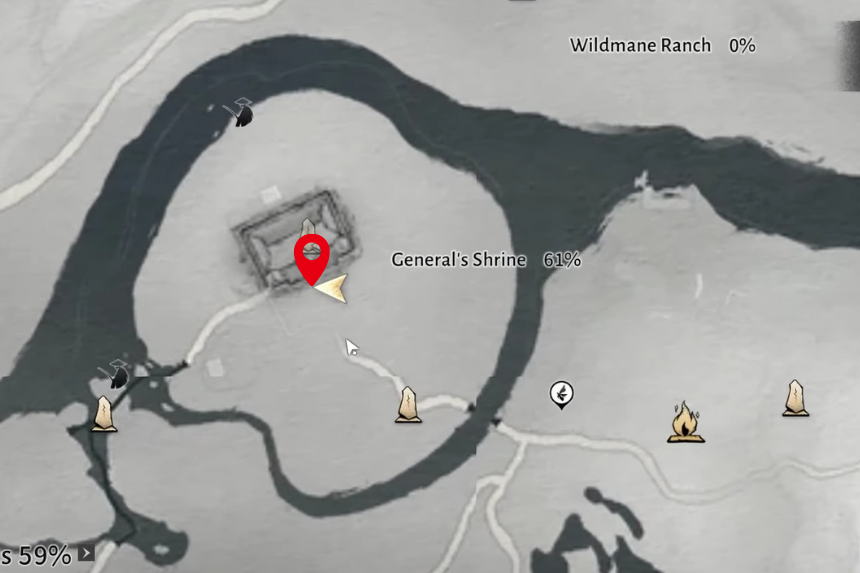Image resolution: width=860 pixels, height=573 pixels.
Task: Click the red location pin marker
Action: pos(312,258)
